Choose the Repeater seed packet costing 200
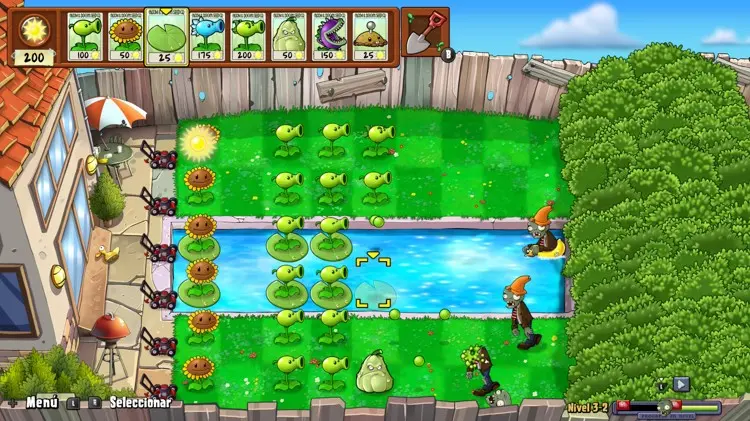The width and height of the screenshot is (750, 421). point(247,37)
